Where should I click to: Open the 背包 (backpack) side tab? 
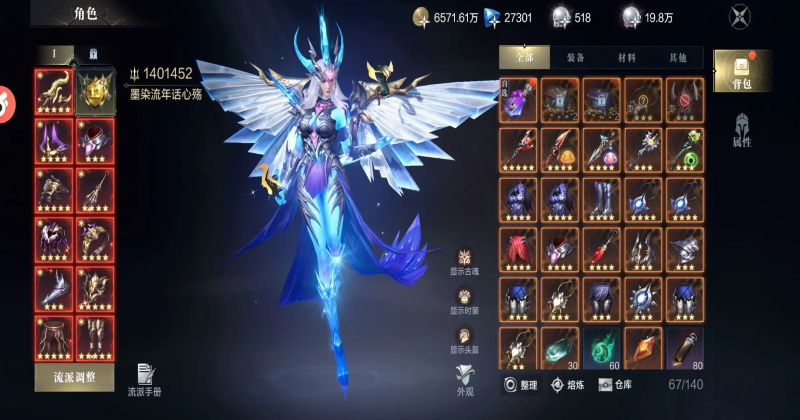click(740, 71)
